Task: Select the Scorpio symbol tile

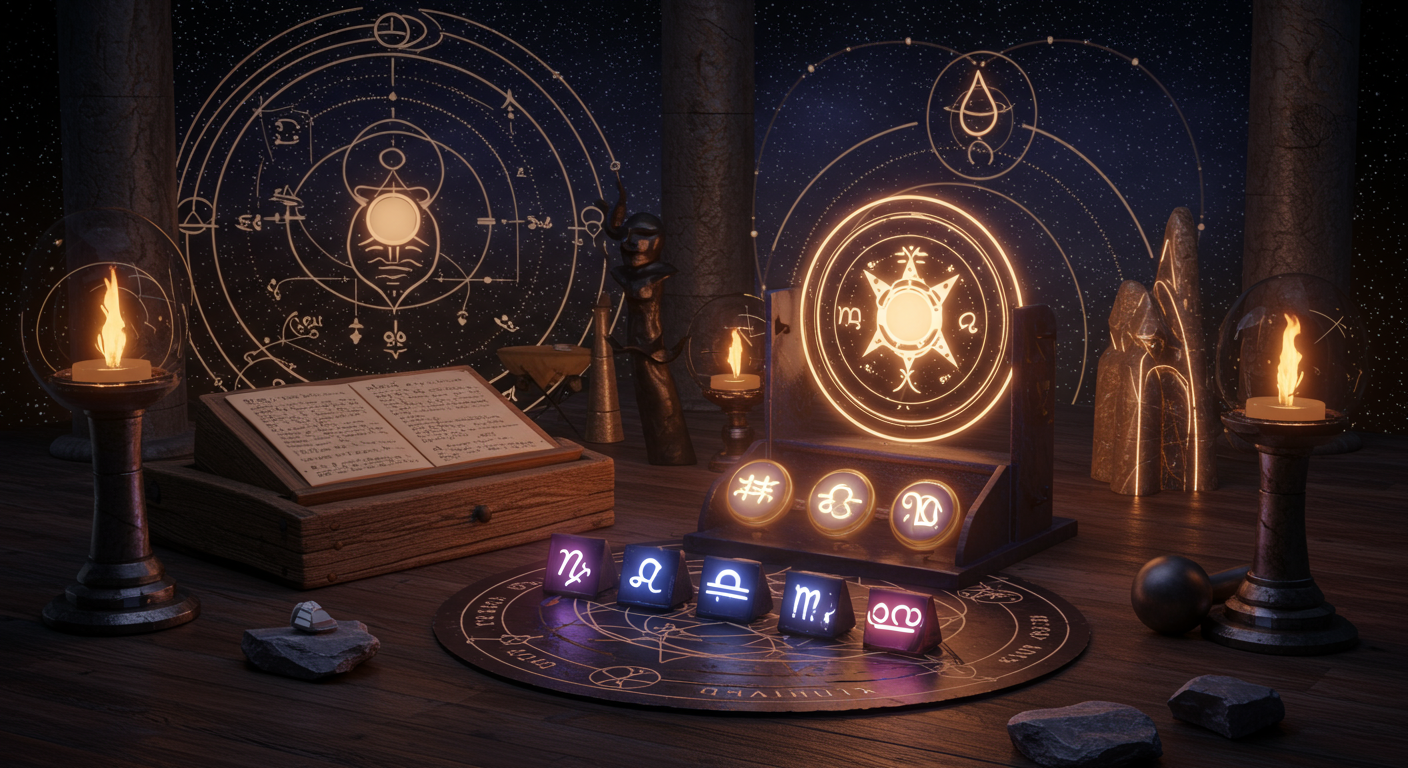Action: tap(813, 602)
